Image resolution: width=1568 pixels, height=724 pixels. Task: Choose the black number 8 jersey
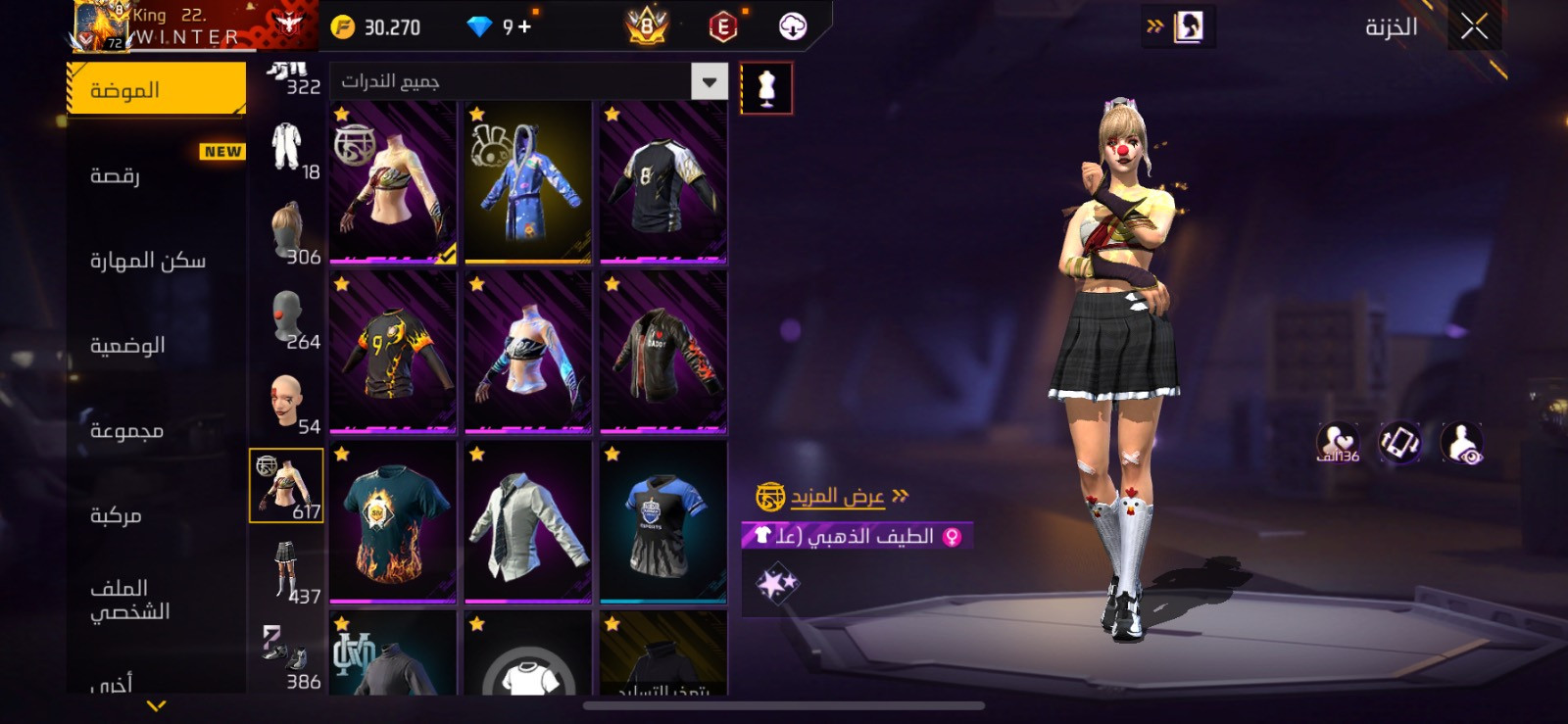click(x=662, y=183)
